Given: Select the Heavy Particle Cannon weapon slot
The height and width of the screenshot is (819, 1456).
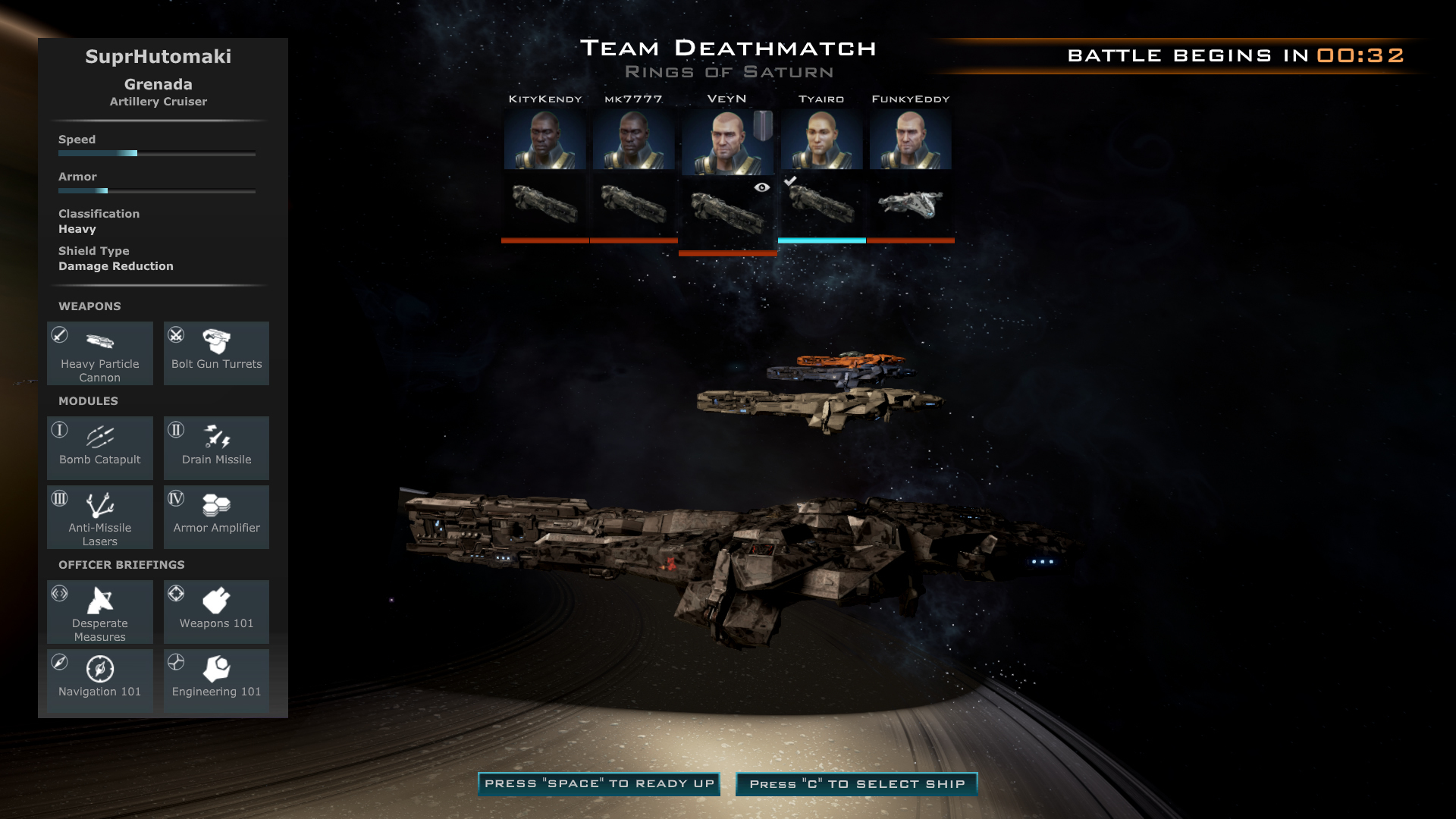Looking at the screenshot, I should point(100,353).
